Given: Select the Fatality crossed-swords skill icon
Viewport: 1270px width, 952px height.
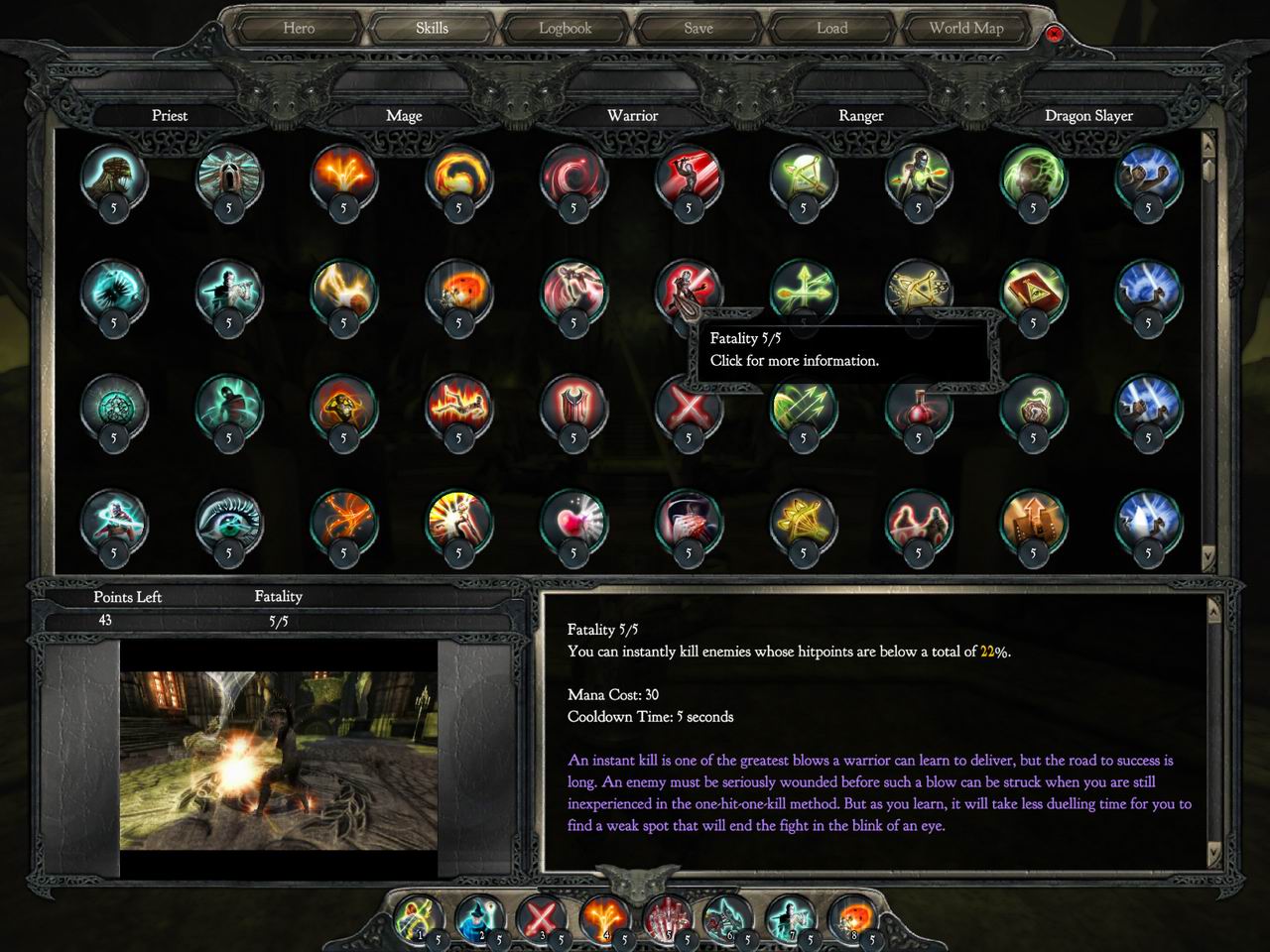Looking at the screenshot, I should click(690, 410).
